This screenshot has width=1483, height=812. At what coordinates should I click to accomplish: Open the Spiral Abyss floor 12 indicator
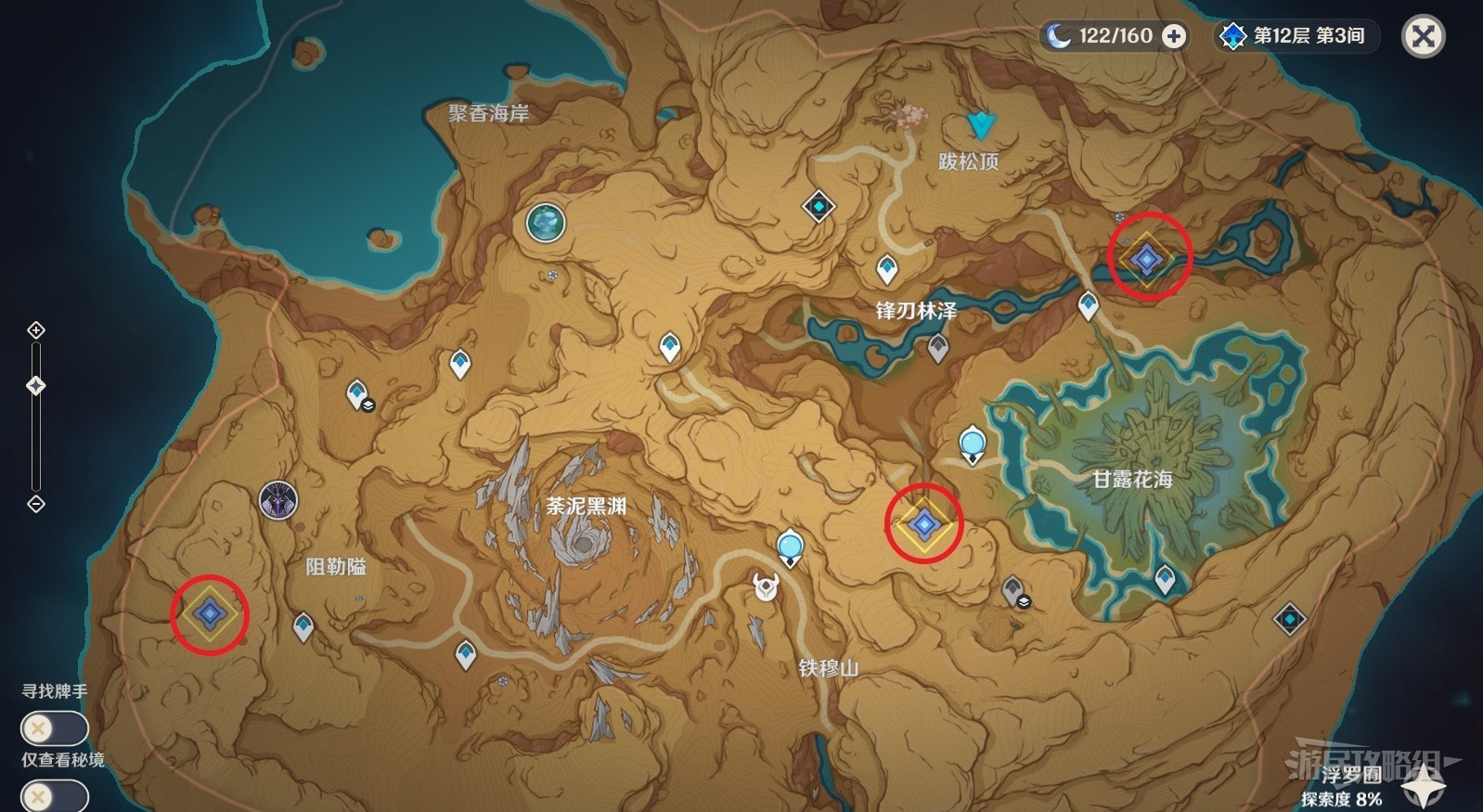(x=1297, y=36)
